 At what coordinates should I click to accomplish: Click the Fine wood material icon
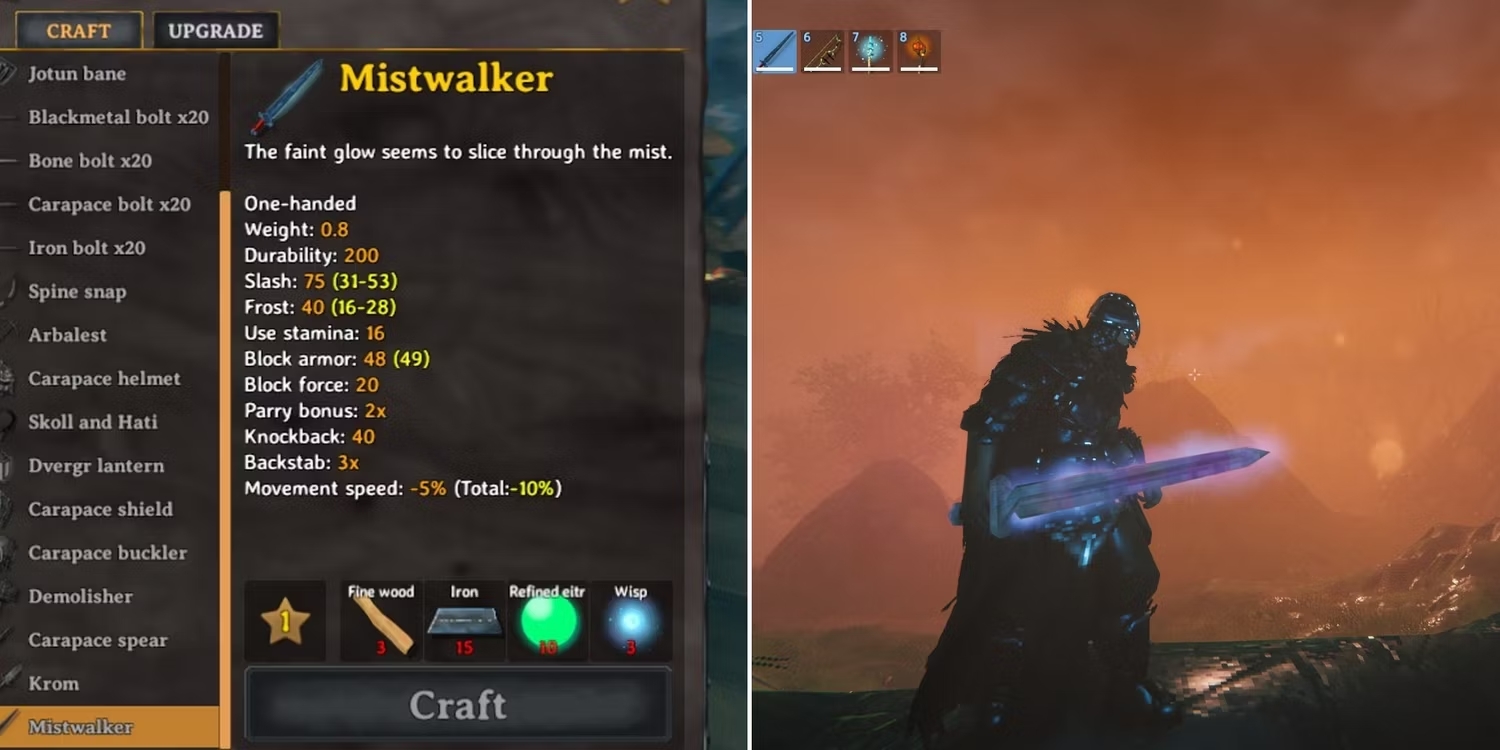382,622
